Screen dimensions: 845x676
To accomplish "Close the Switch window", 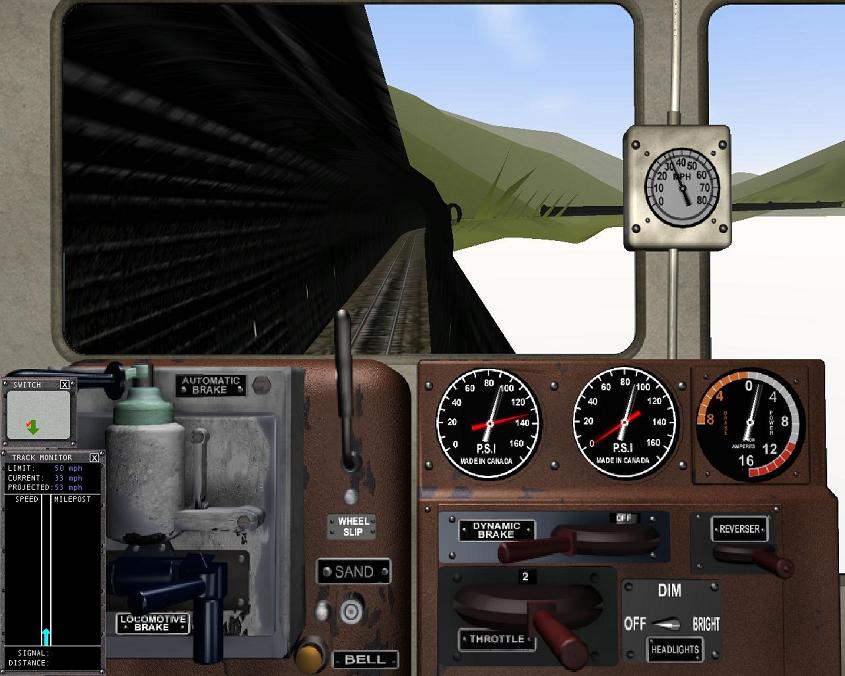I will [x=65, y=384].
